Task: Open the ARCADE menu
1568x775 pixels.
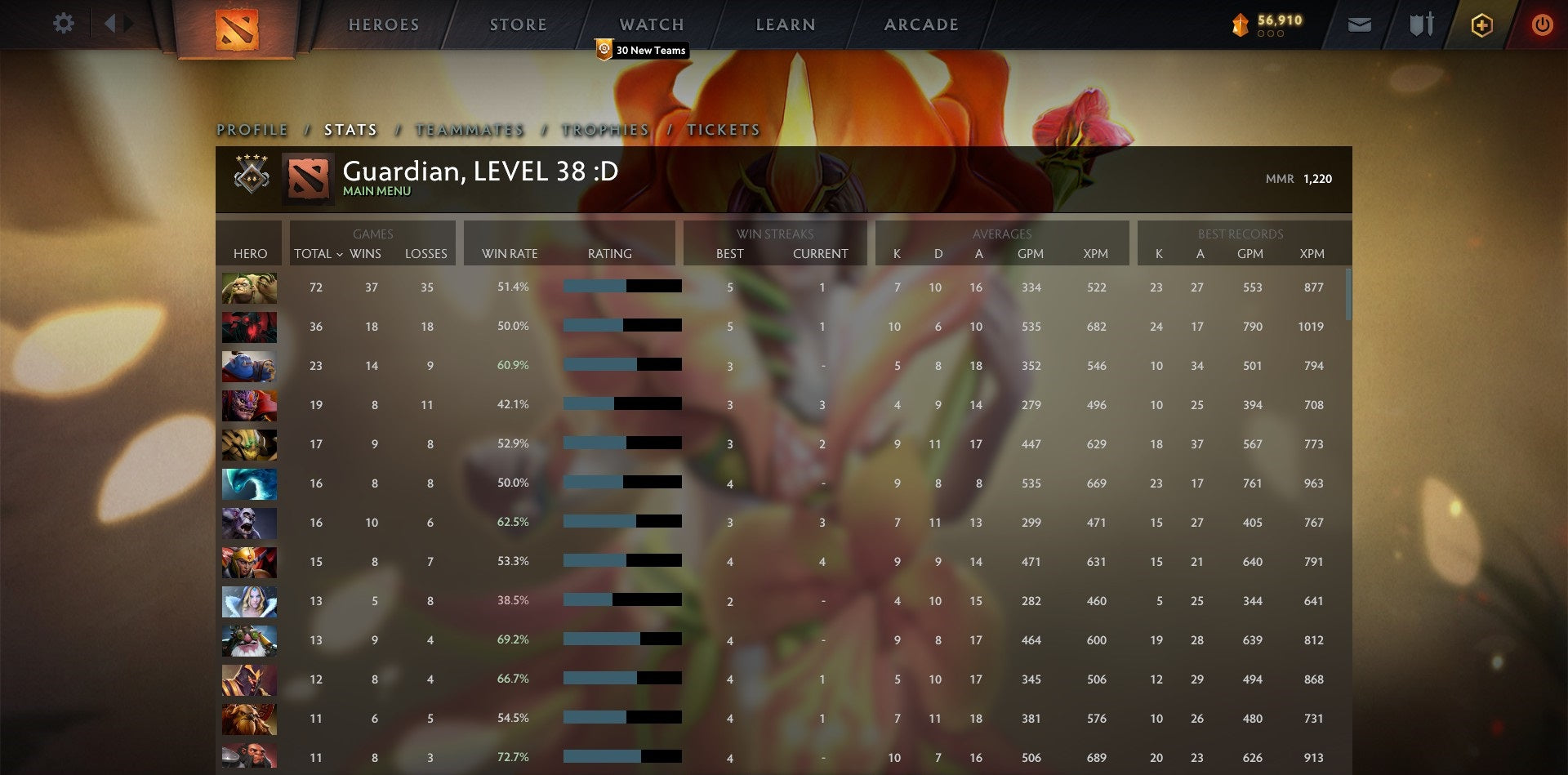Action: pyautogui.click(x=921, y=24)
